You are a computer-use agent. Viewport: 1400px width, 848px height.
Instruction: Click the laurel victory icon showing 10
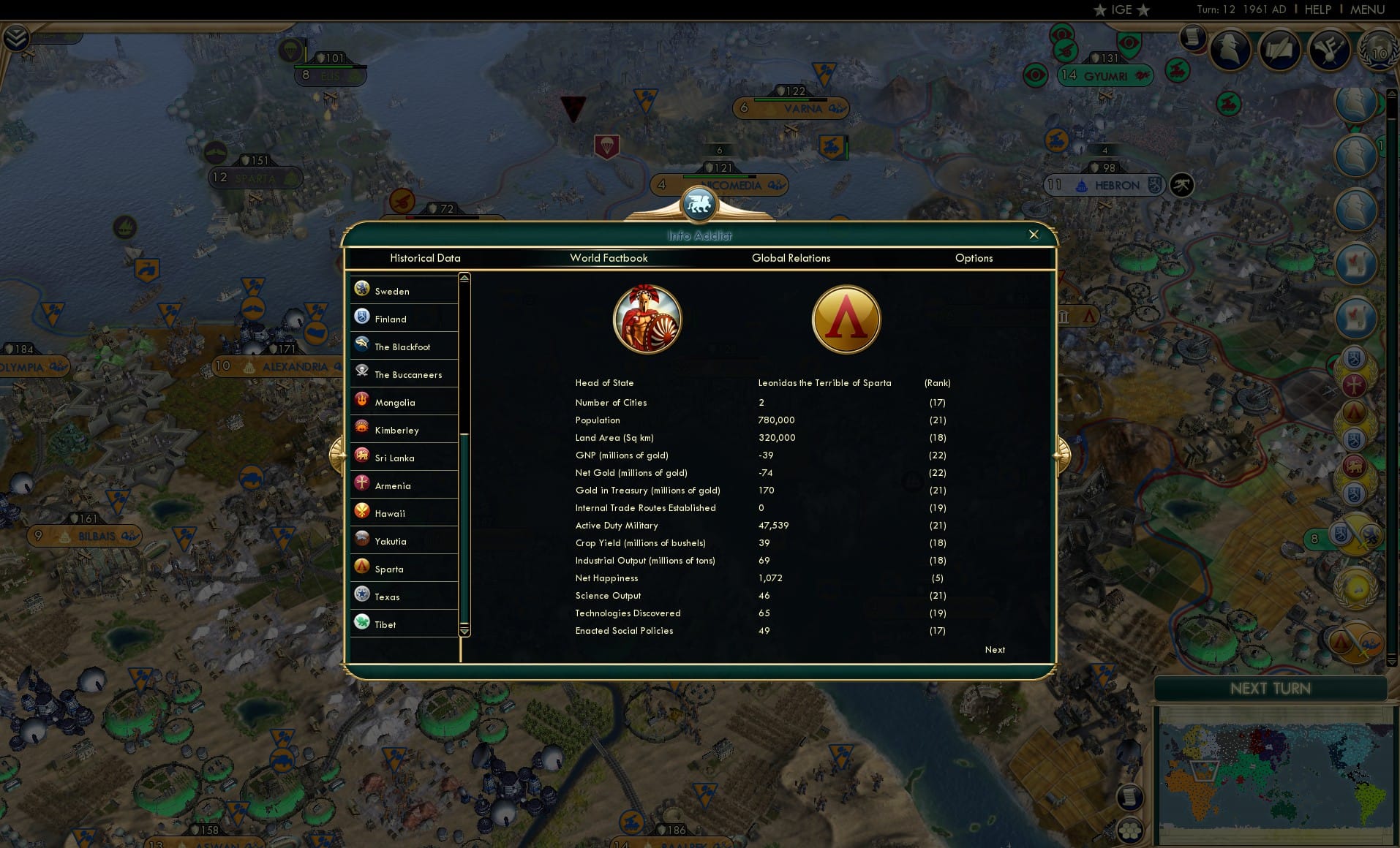pos(1378,53)
